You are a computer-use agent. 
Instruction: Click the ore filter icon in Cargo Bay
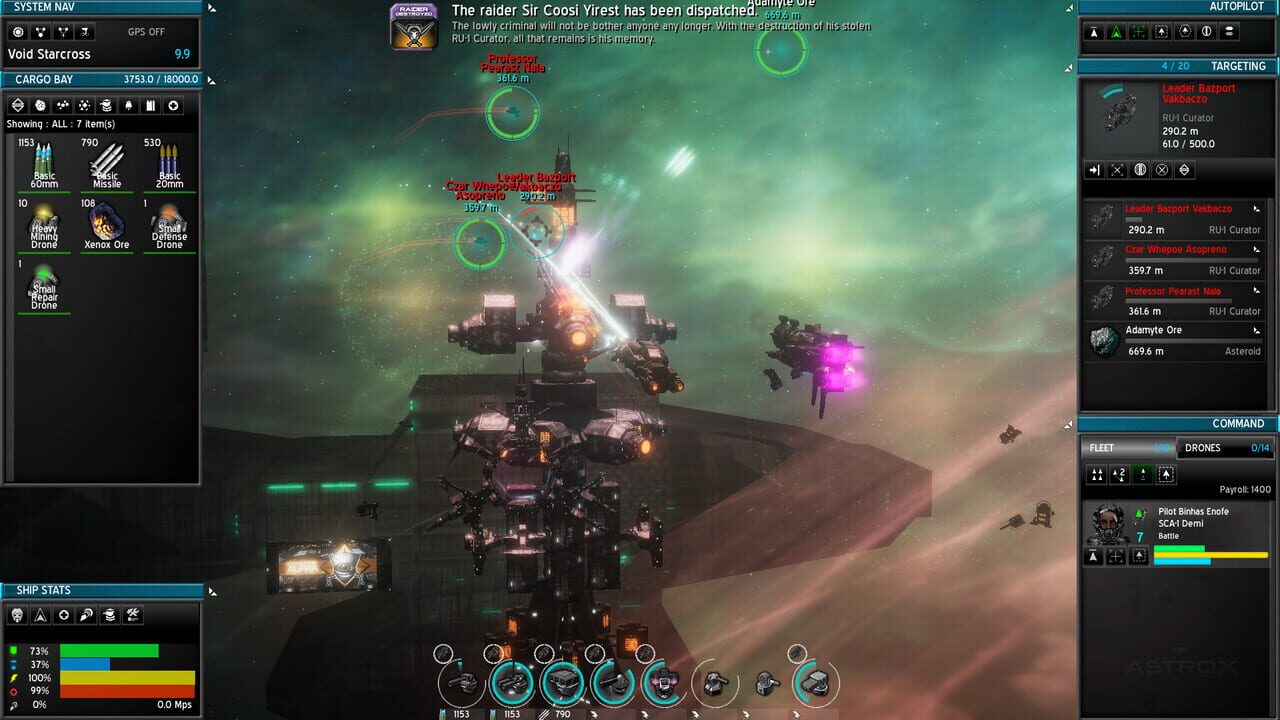pos(39,105)
